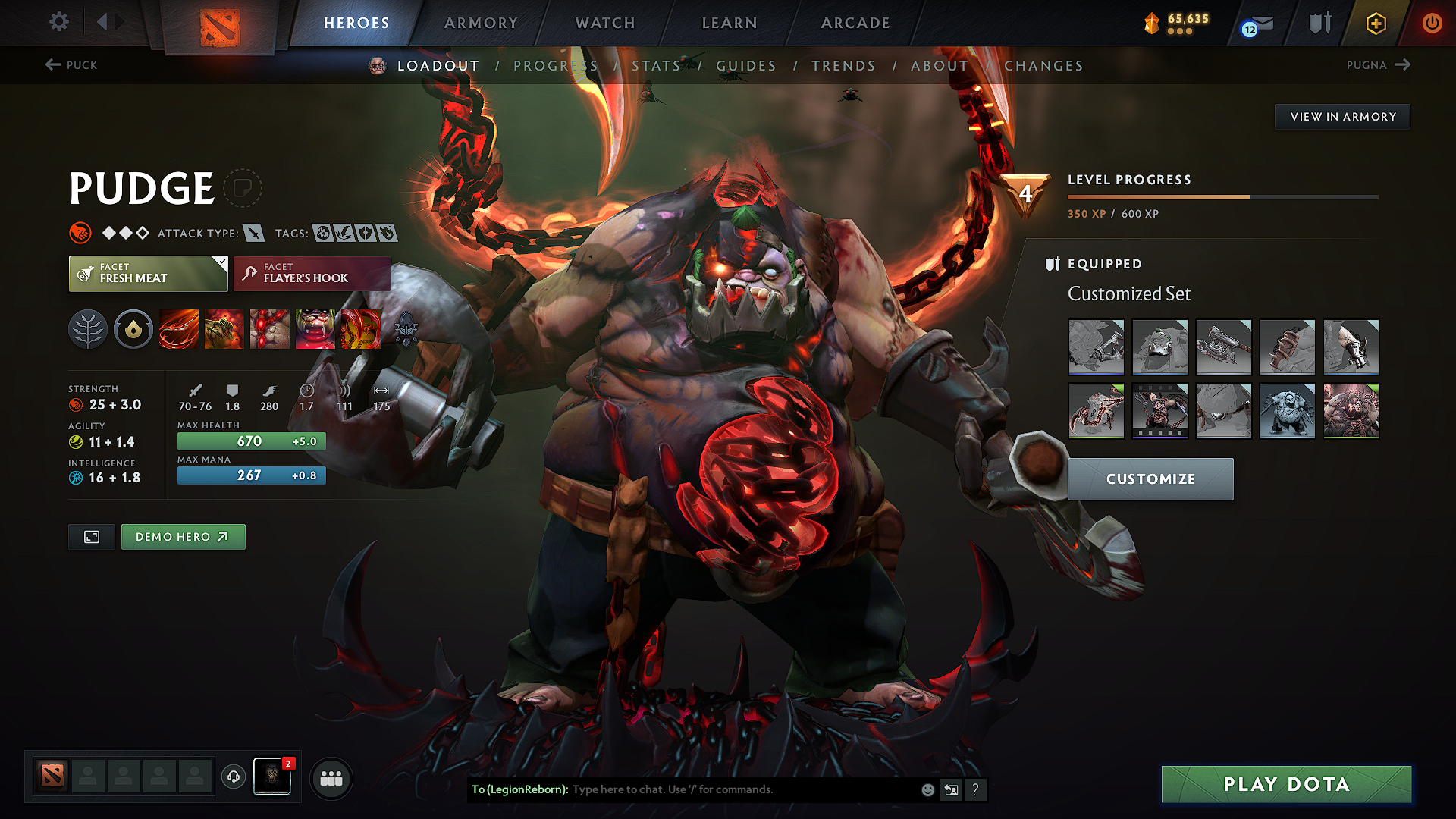Select the innate ability droplet icon

[x=133, y=329]
